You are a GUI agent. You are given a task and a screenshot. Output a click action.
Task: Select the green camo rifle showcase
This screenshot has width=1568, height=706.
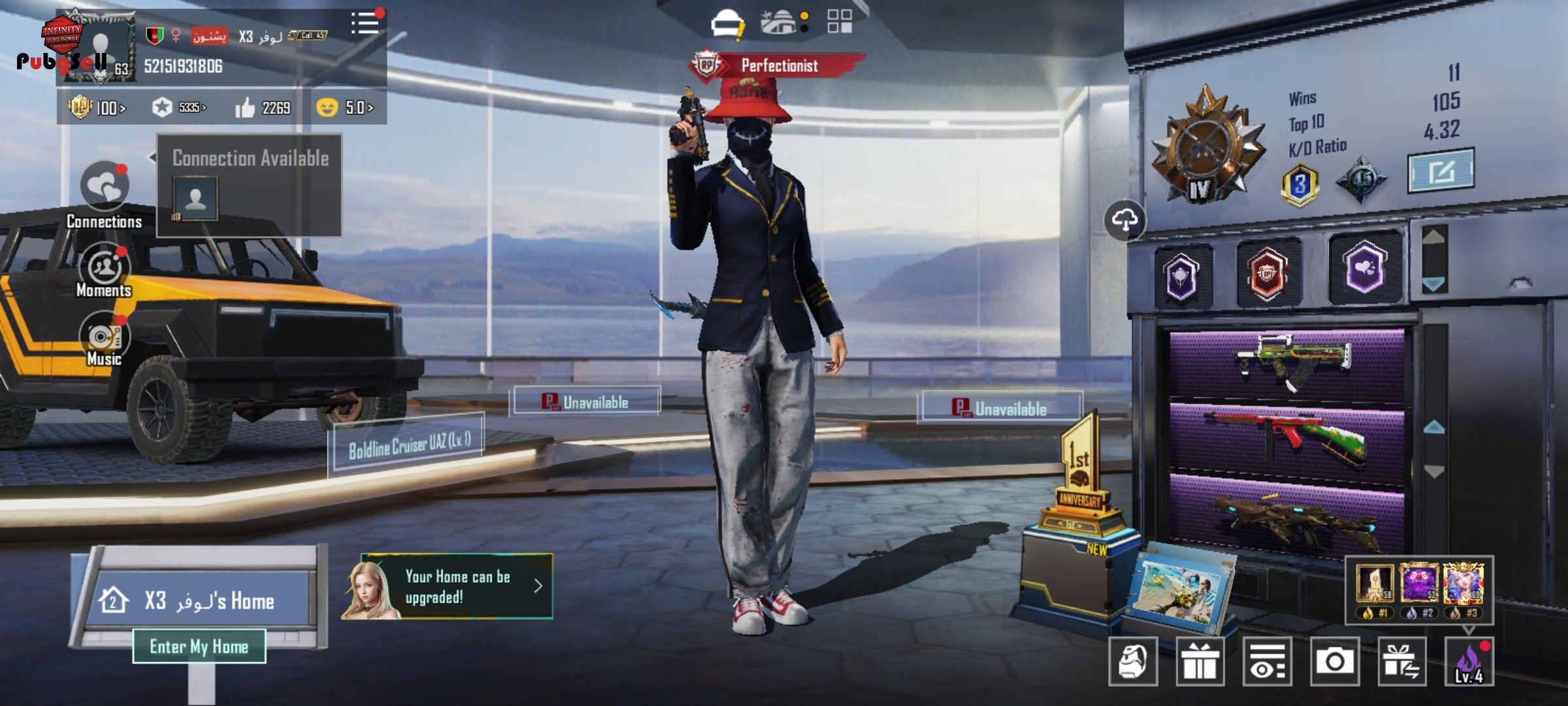[x=1286, y=363]
